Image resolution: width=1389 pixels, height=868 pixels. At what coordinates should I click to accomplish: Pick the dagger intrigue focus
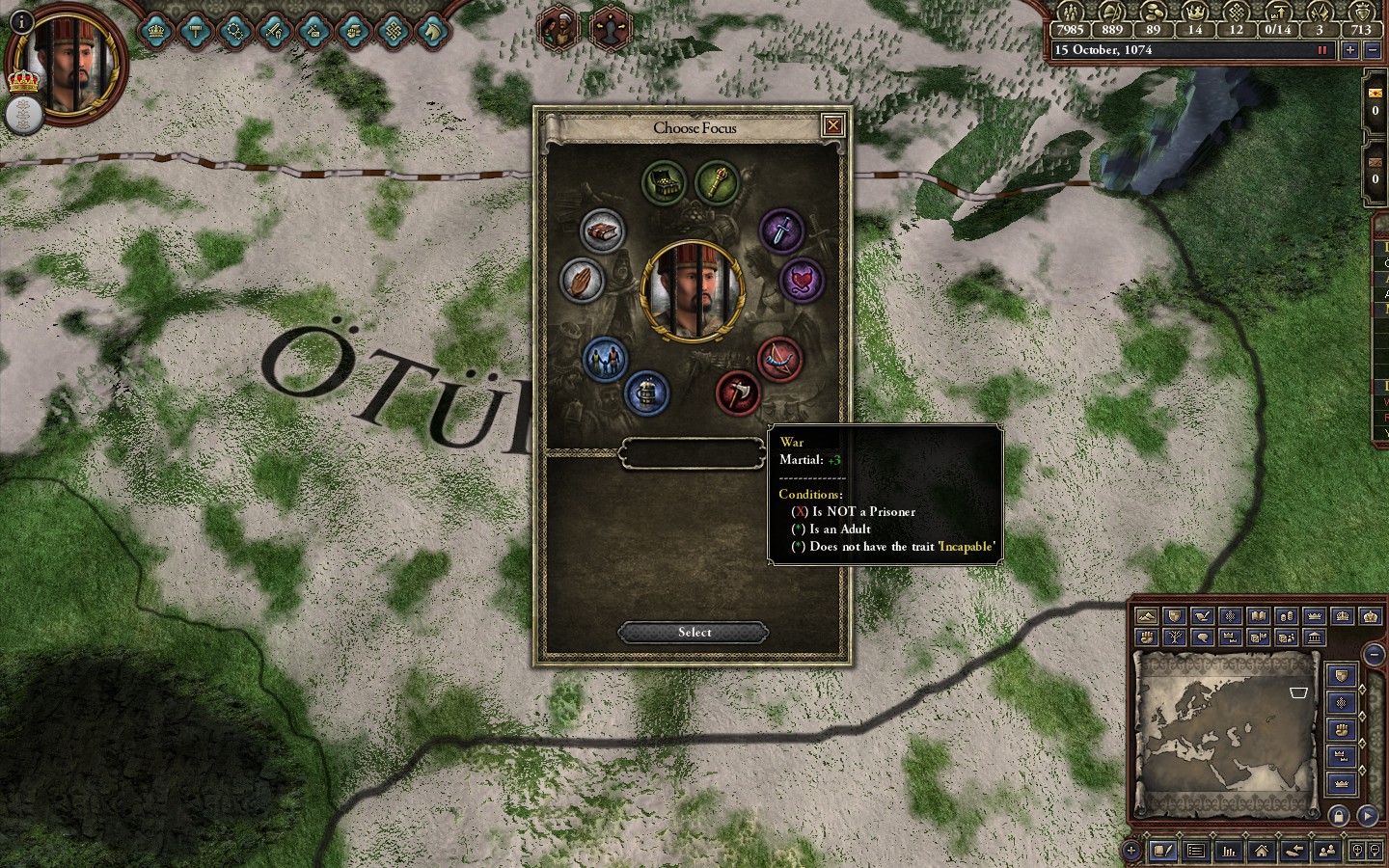781,231
